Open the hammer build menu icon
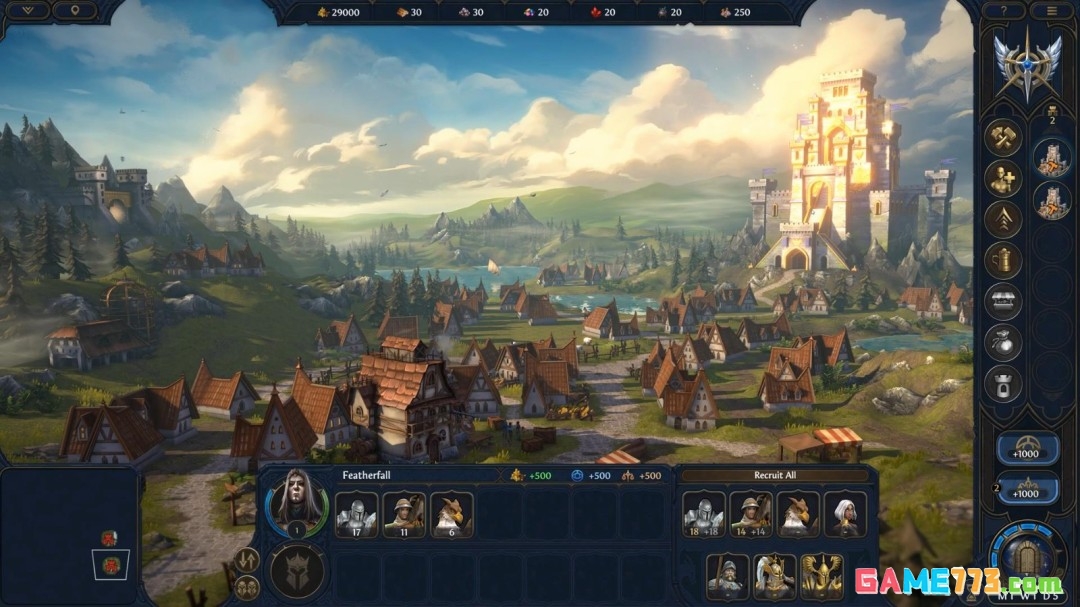The image size is (1080, 607). (1002, 137)
